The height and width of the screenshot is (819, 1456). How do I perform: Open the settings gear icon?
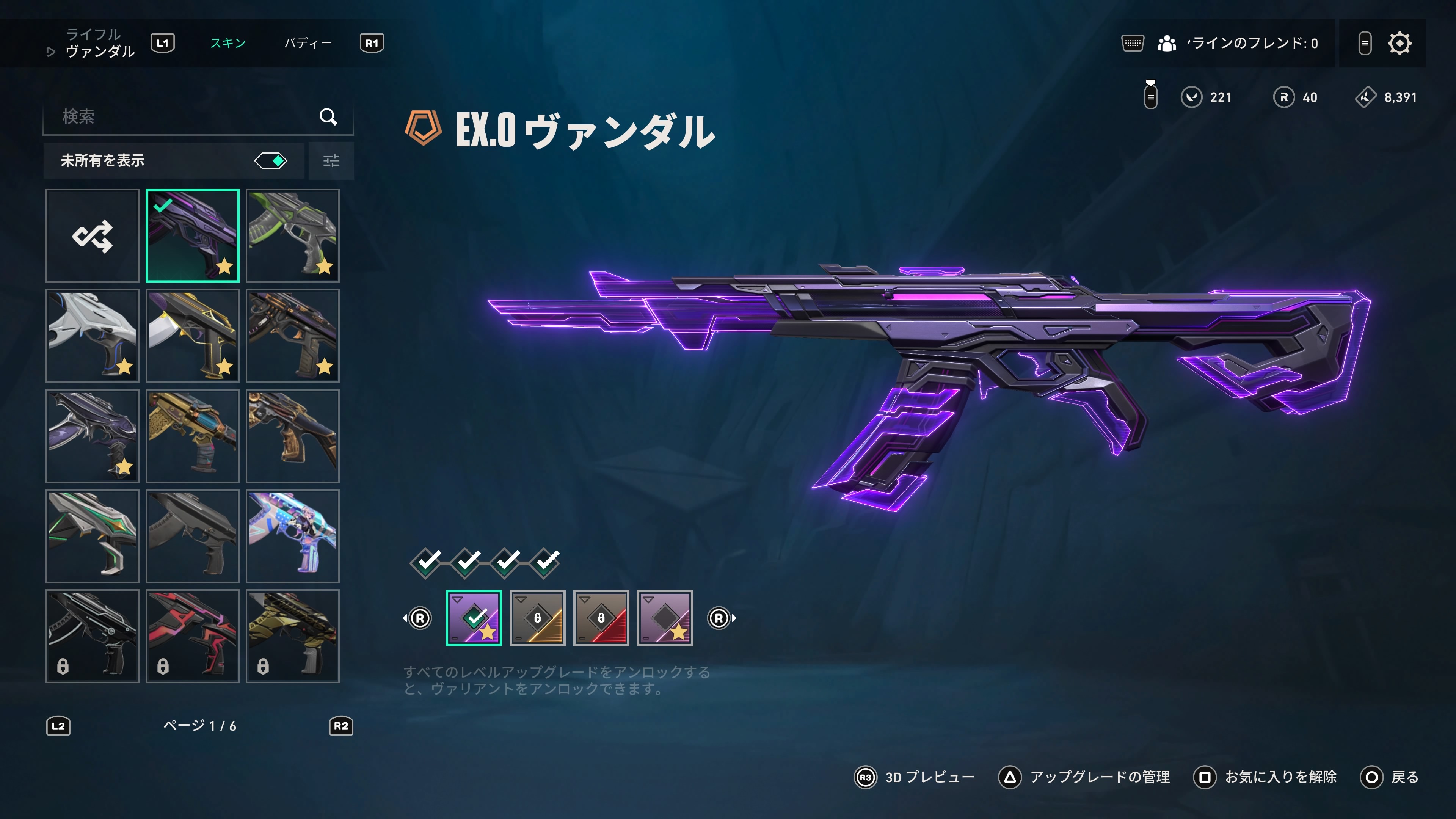pos(1399,44)
